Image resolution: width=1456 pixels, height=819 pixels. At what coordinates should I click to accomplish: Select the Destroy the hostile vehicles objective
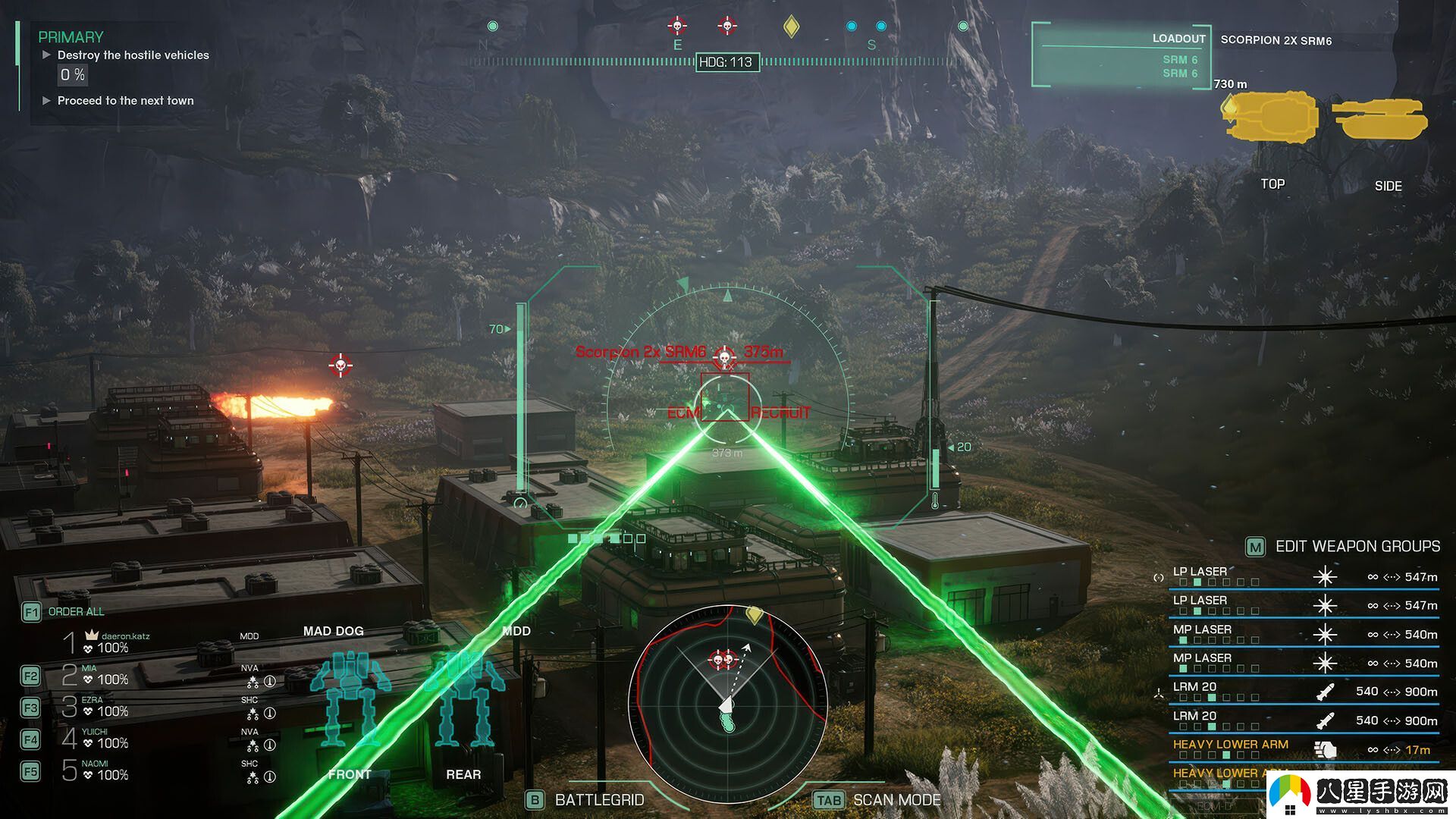click(133, 55)
